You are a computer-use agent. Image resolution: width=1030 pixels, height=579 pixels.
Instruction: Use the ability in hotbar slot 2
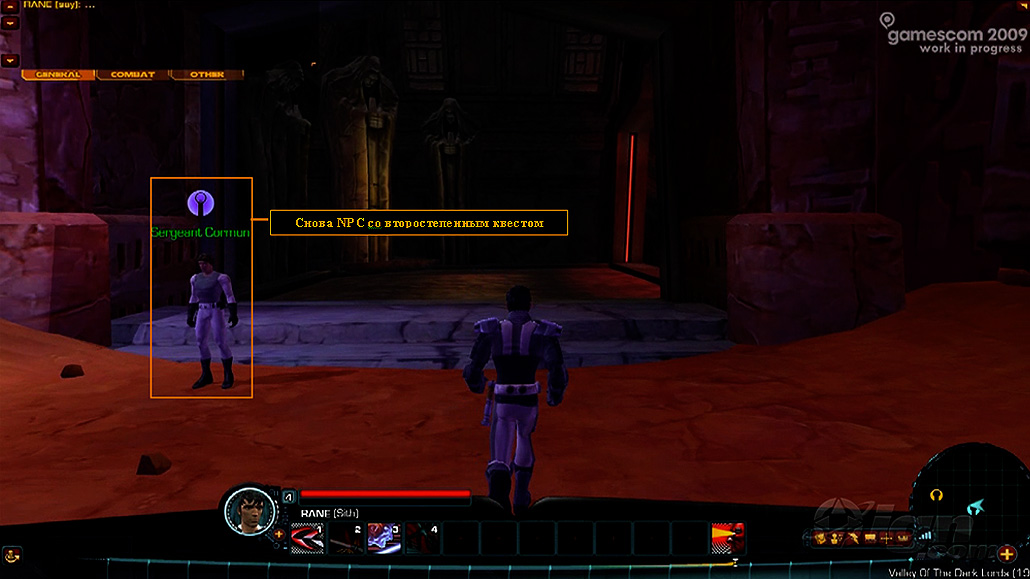tap(345, 537)
